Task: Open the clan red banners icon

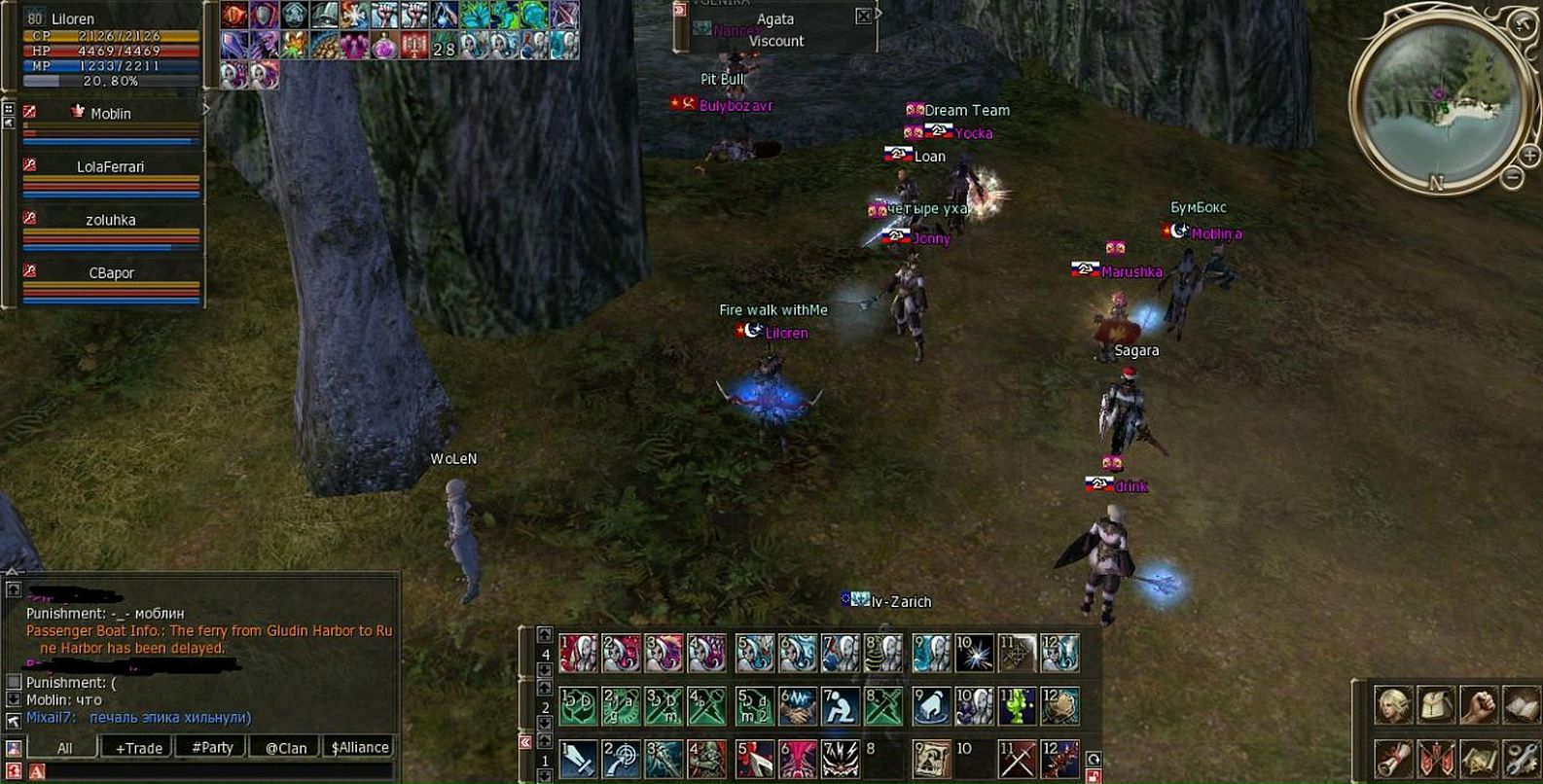Action: (x=1436, y=759)
